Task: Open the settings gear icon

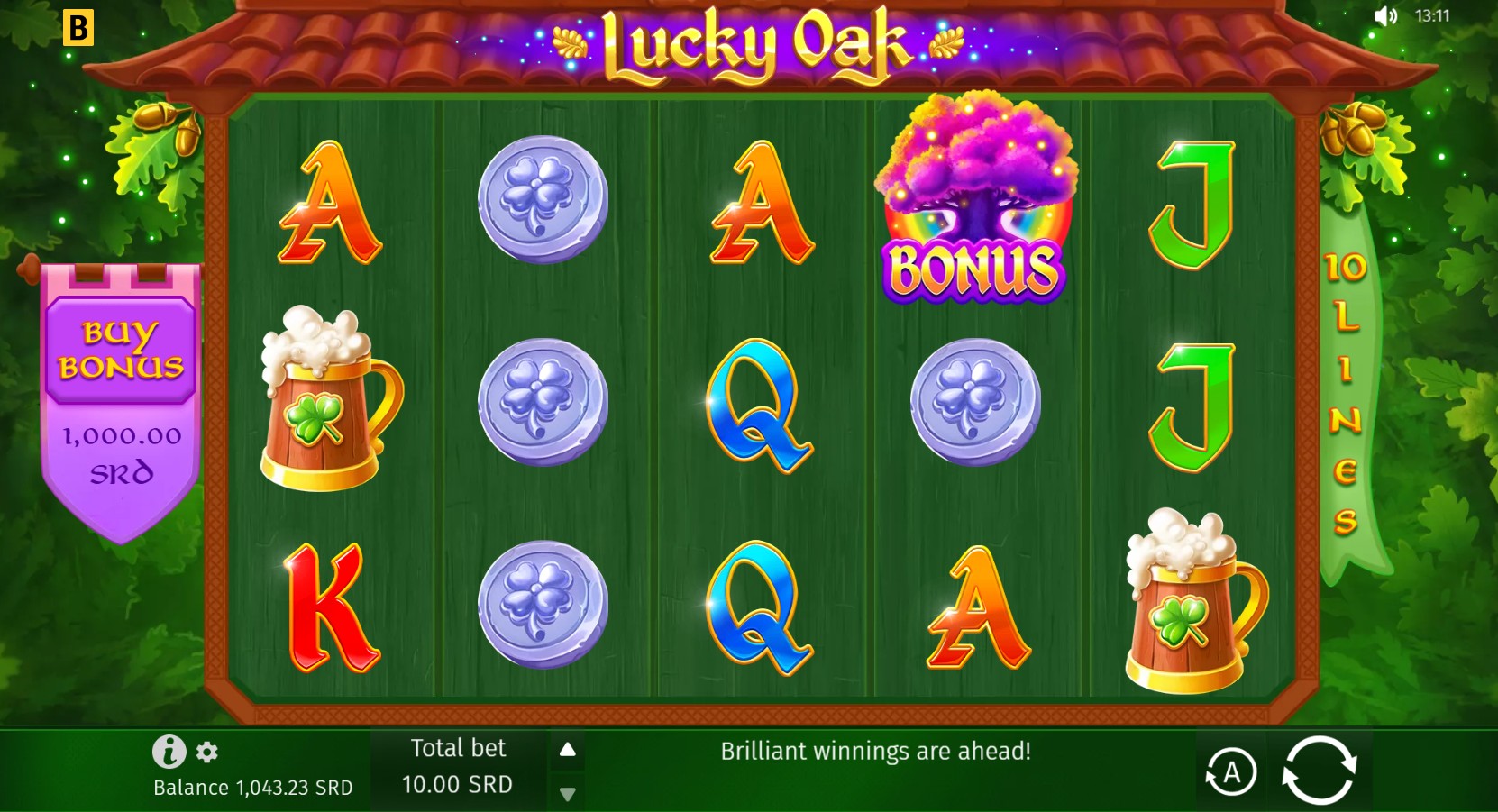Action: point(207,753)
